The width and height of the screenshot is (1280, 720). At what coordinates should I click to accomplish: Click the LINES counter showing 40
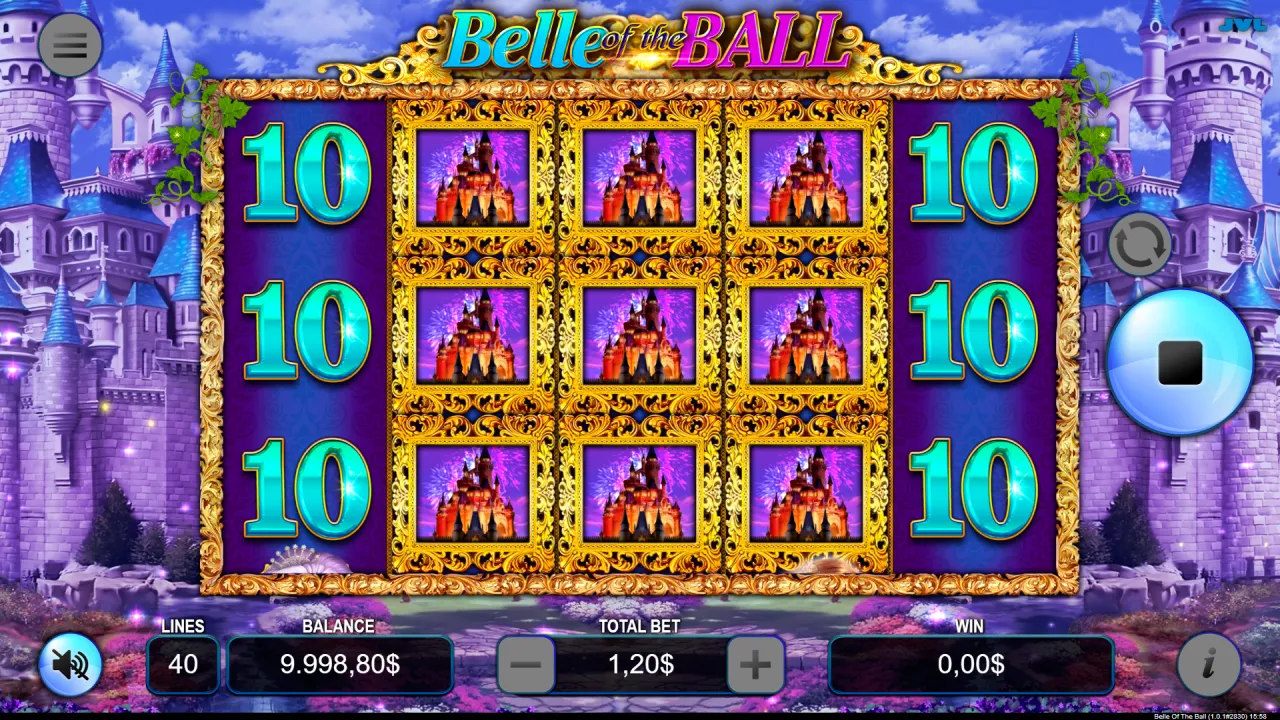[x=183, y=664]
